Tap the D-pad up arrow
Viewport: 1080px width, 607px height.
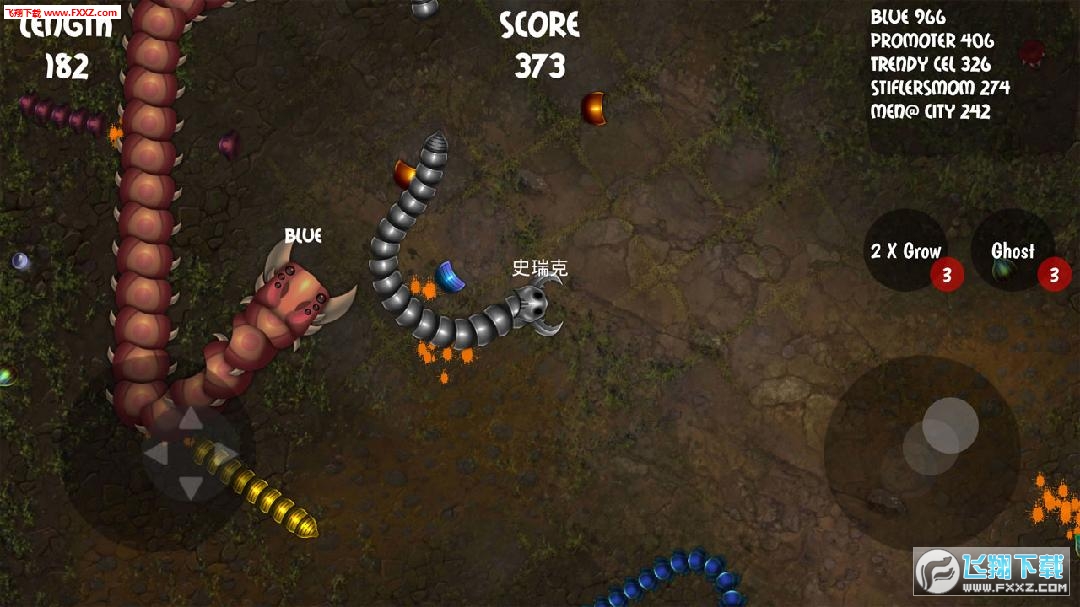[x=188, y=418]
